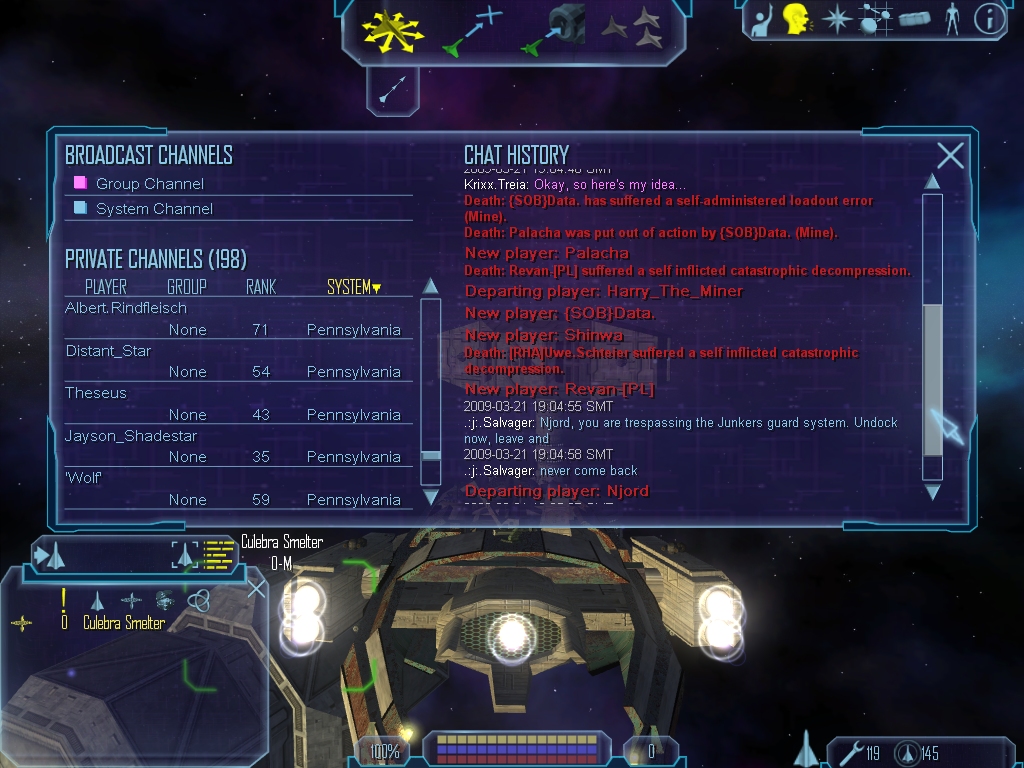Close the chat history panel
Image resolution: width=1024 pixels, height=768 pixels.
click(950, 155)
